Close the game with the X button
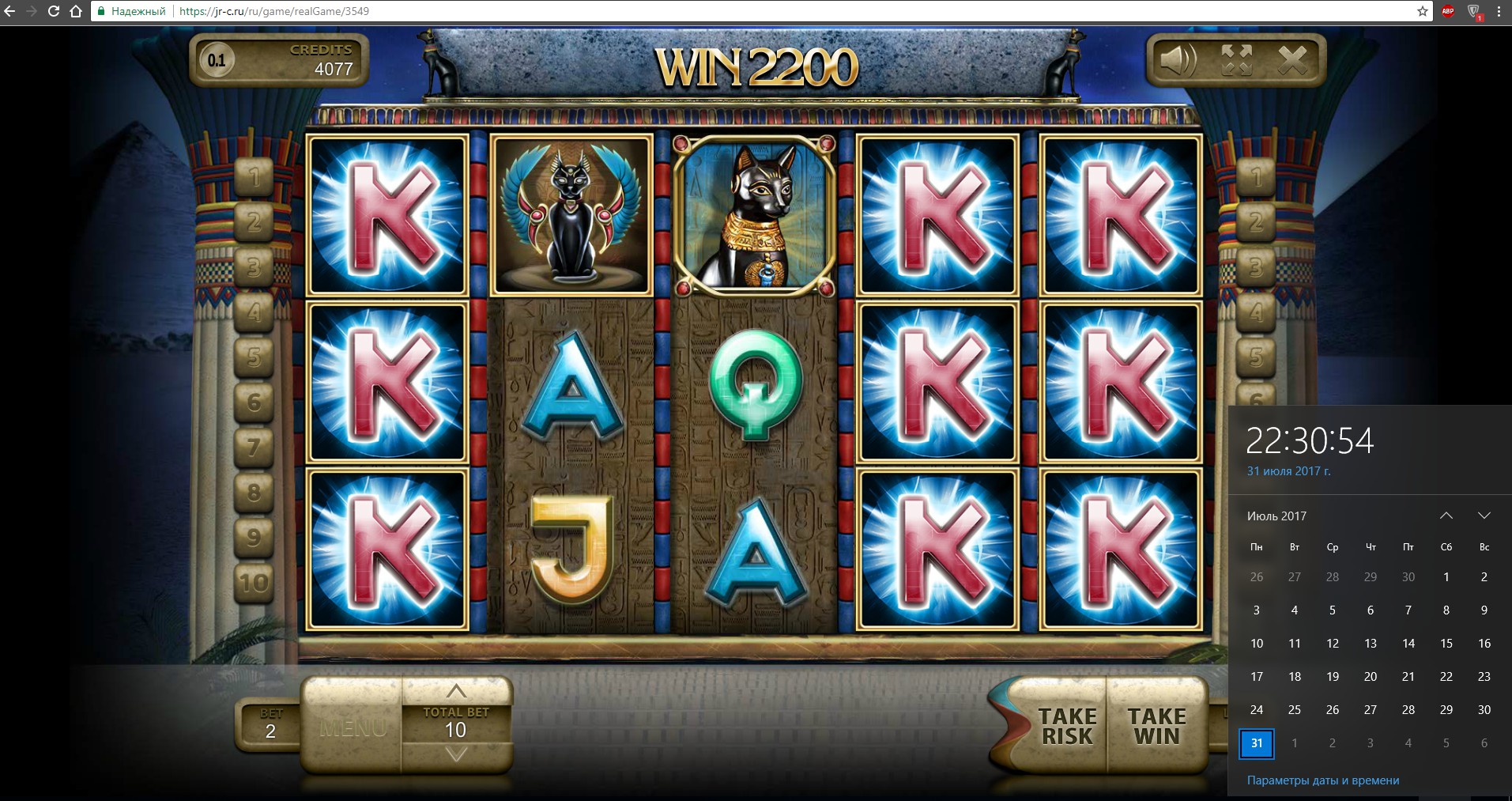The image size is (1512, 801). click(1293, 60)
